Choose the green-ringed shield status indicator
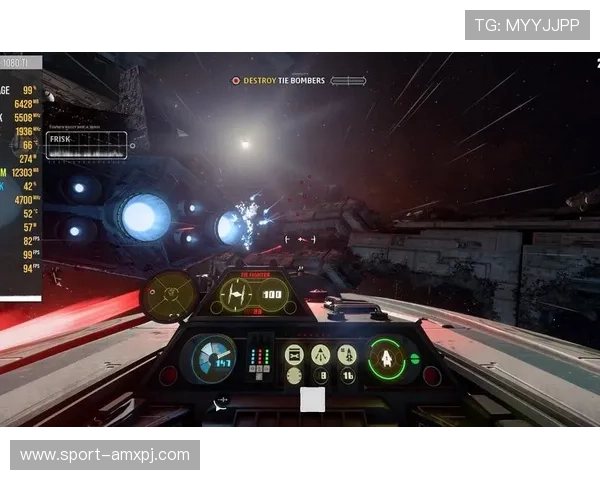Image resolution: width=600 pixels, height=480 pixels. [385, 357]
